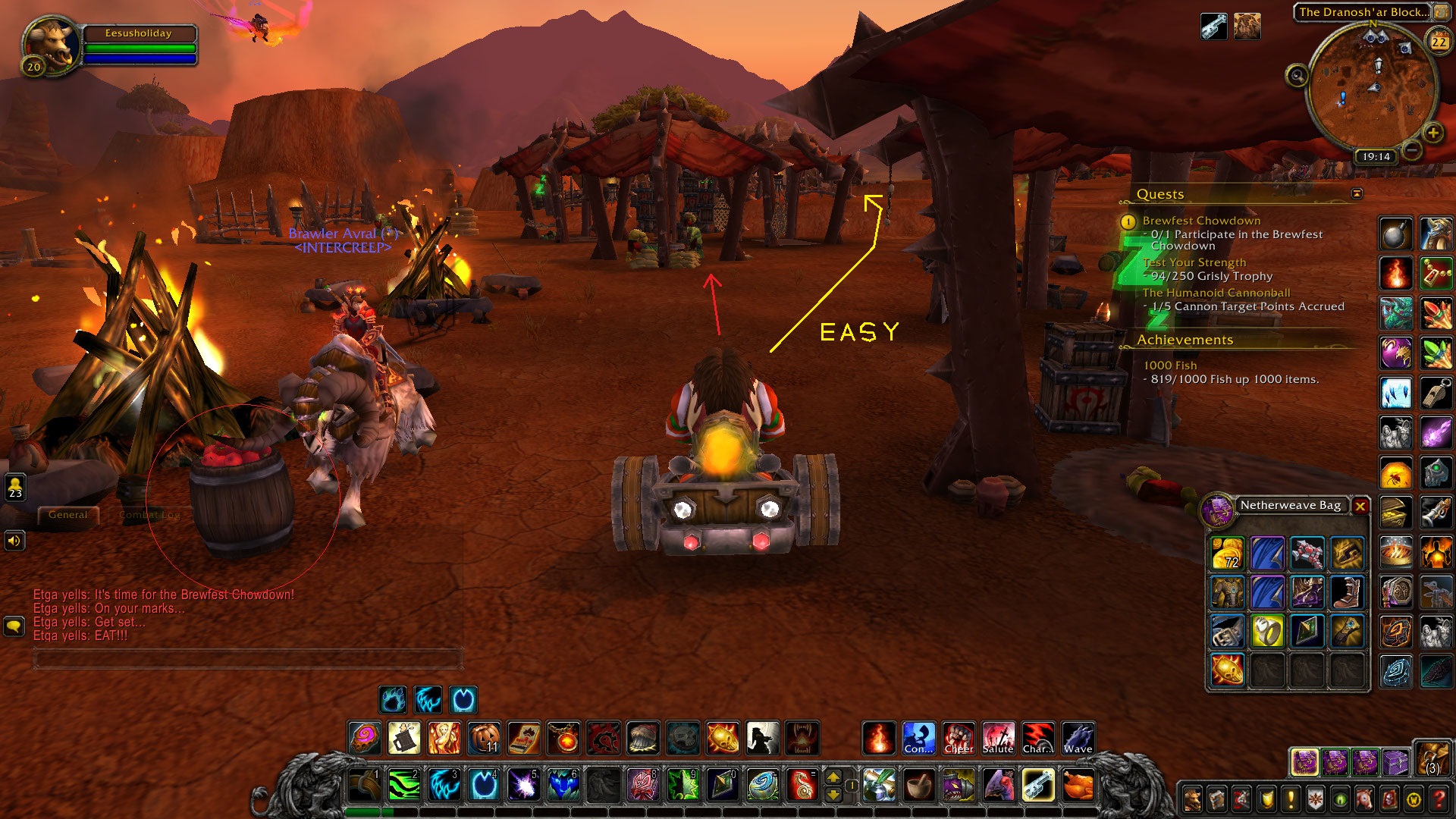Open the red question mark help button
Image resolution: width=1456 pixels, height=819 pixels.
1439,799
